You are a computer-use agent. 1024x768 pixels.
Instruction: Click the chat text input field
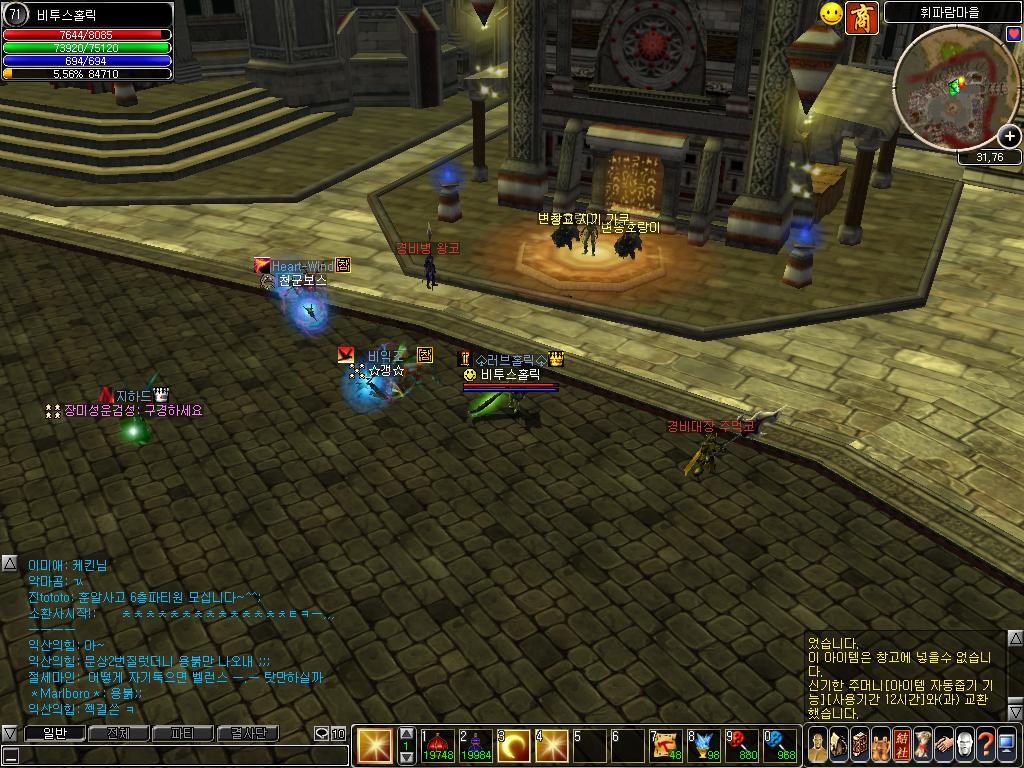[x=170, y=756]
